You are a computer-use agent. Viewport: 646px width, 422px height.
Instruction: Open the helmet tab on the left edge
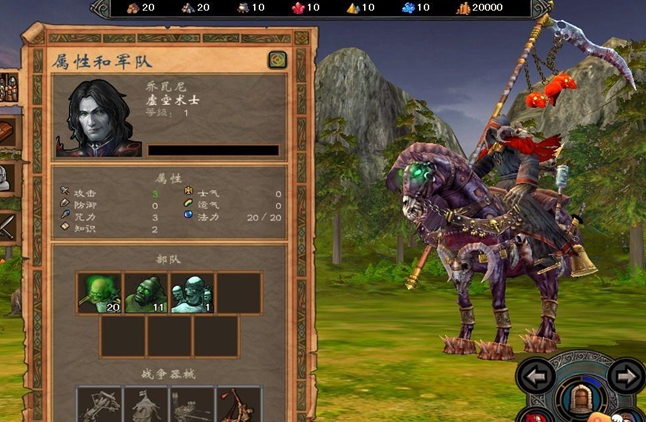pos(5,179)
